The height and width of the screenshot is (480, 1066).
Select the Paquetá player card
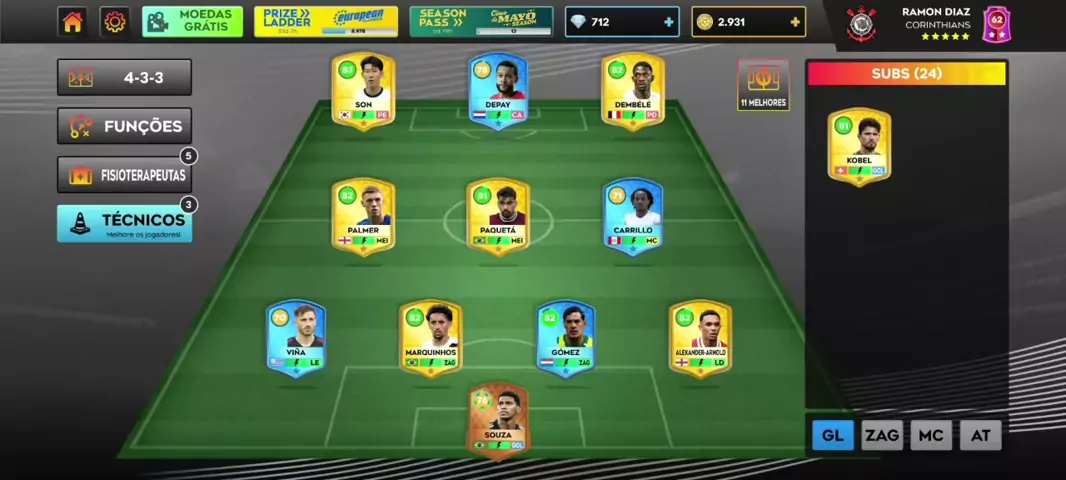[498, 215]
